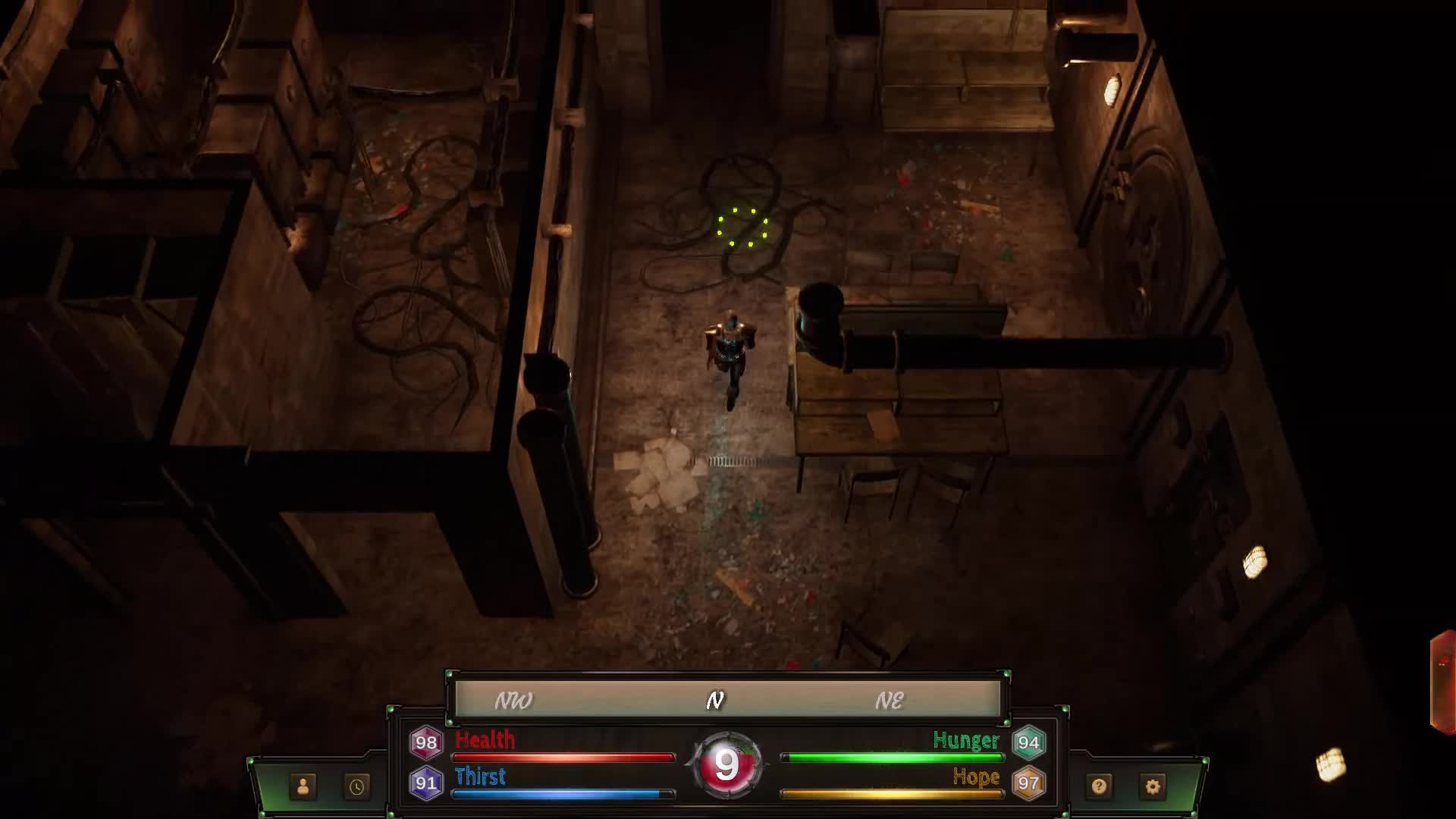Select the central compass emblem showing 9

(x=727, y=764)
